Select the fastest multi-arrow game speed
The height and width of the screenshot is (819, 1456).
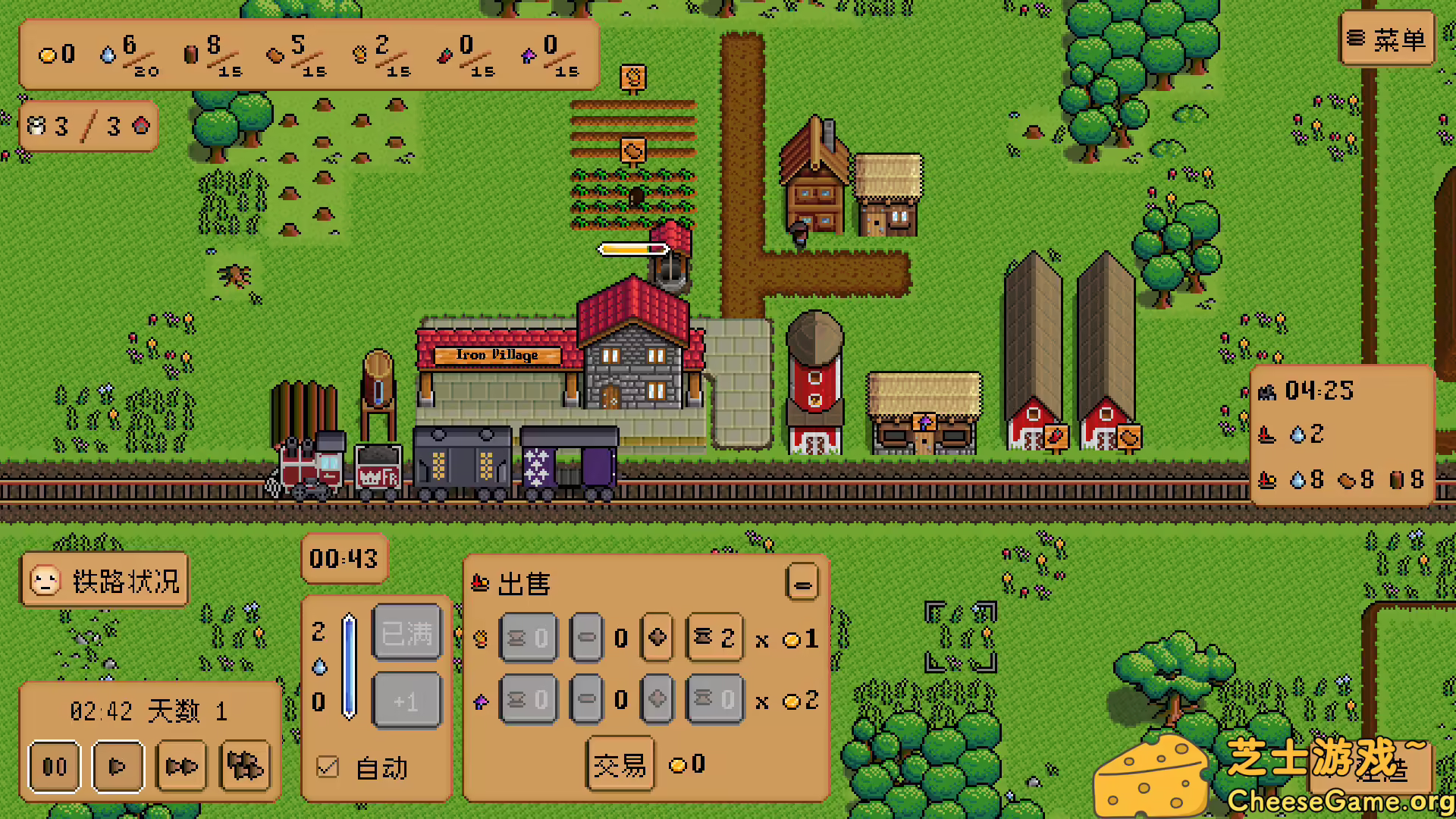click(x=245, y=767)
